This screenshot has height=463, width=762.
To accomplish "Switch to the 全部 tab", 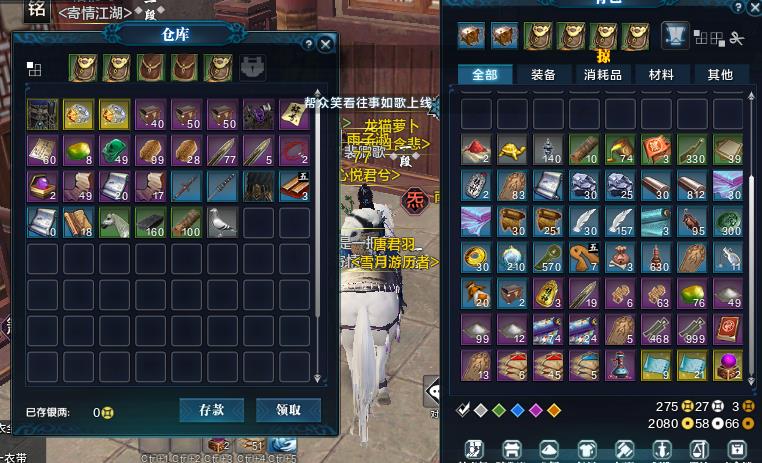I will click(x=485, y=75).
